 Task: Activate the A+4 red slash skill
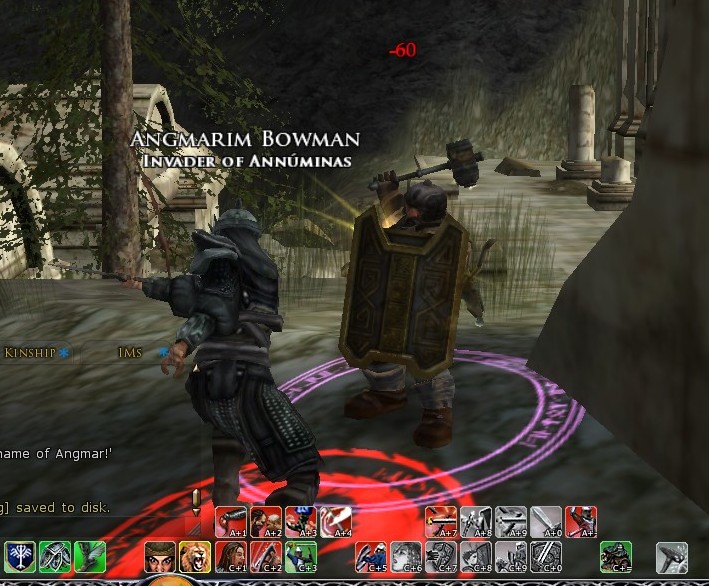click(x=335, y=522)
